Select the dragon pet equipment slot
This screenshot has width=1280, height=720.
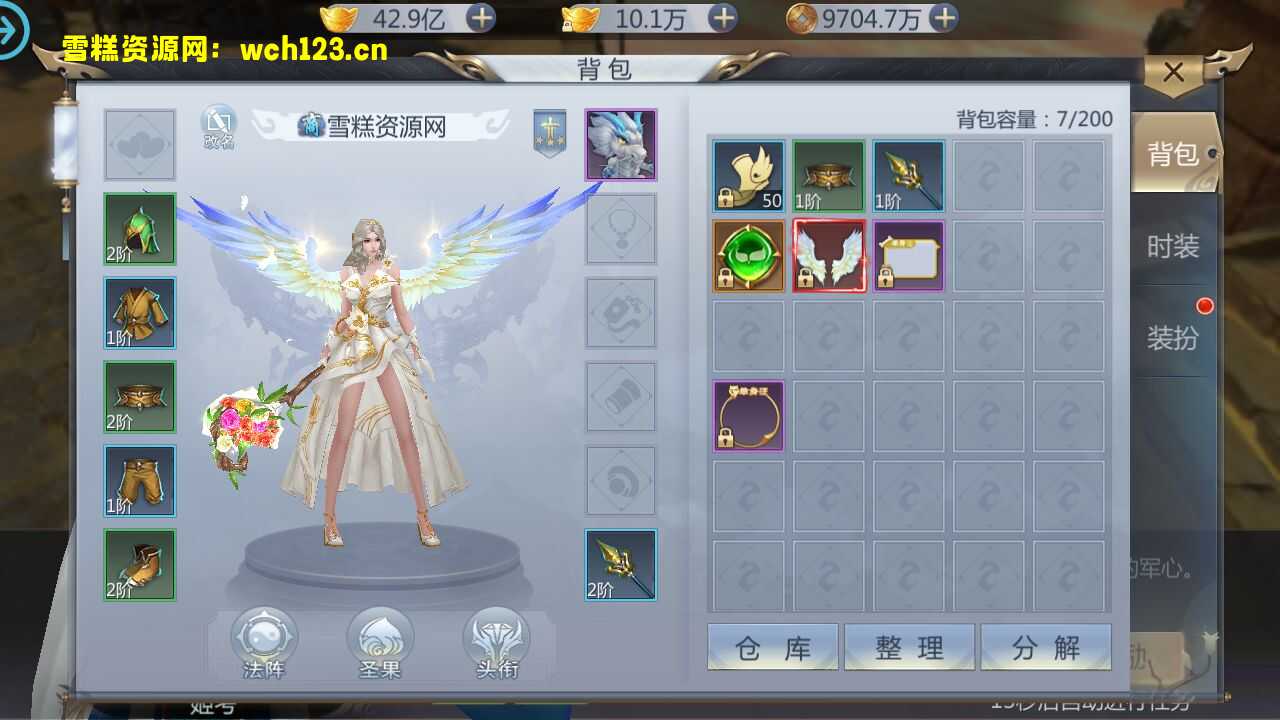621,144
